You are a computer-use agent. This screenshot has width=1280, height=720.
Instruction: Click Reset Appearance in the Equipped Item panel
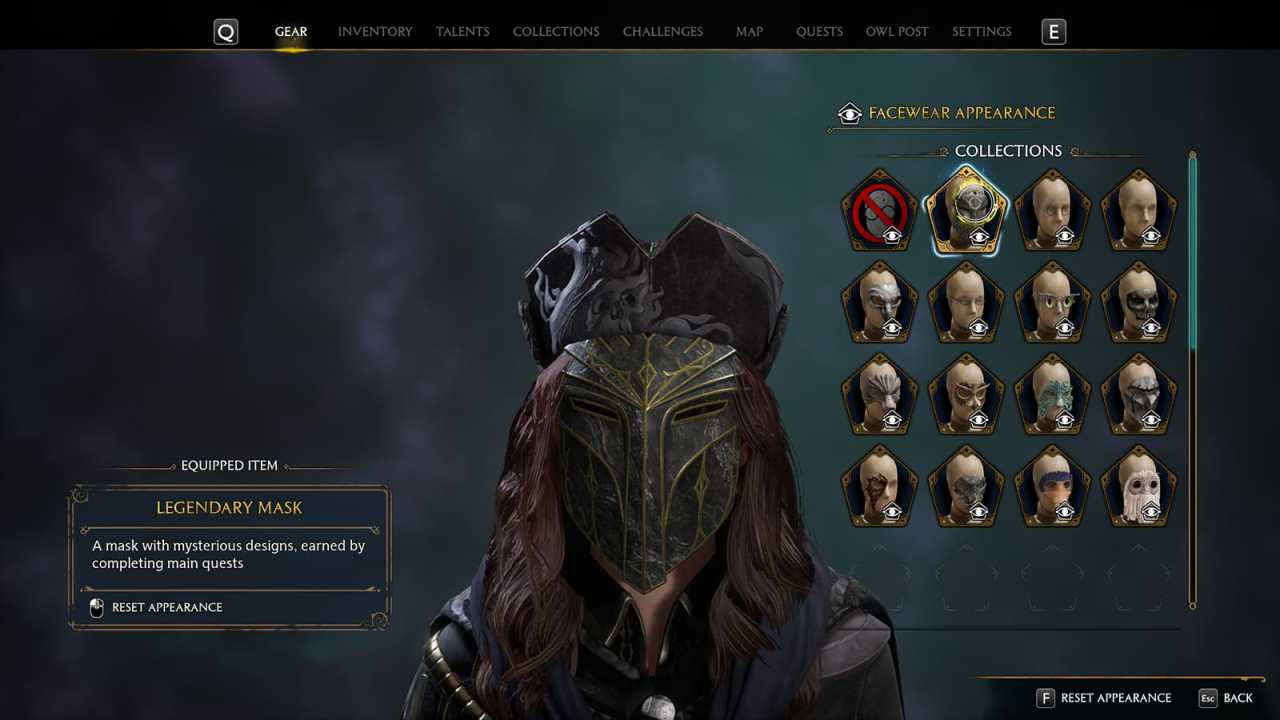(167, 607)
